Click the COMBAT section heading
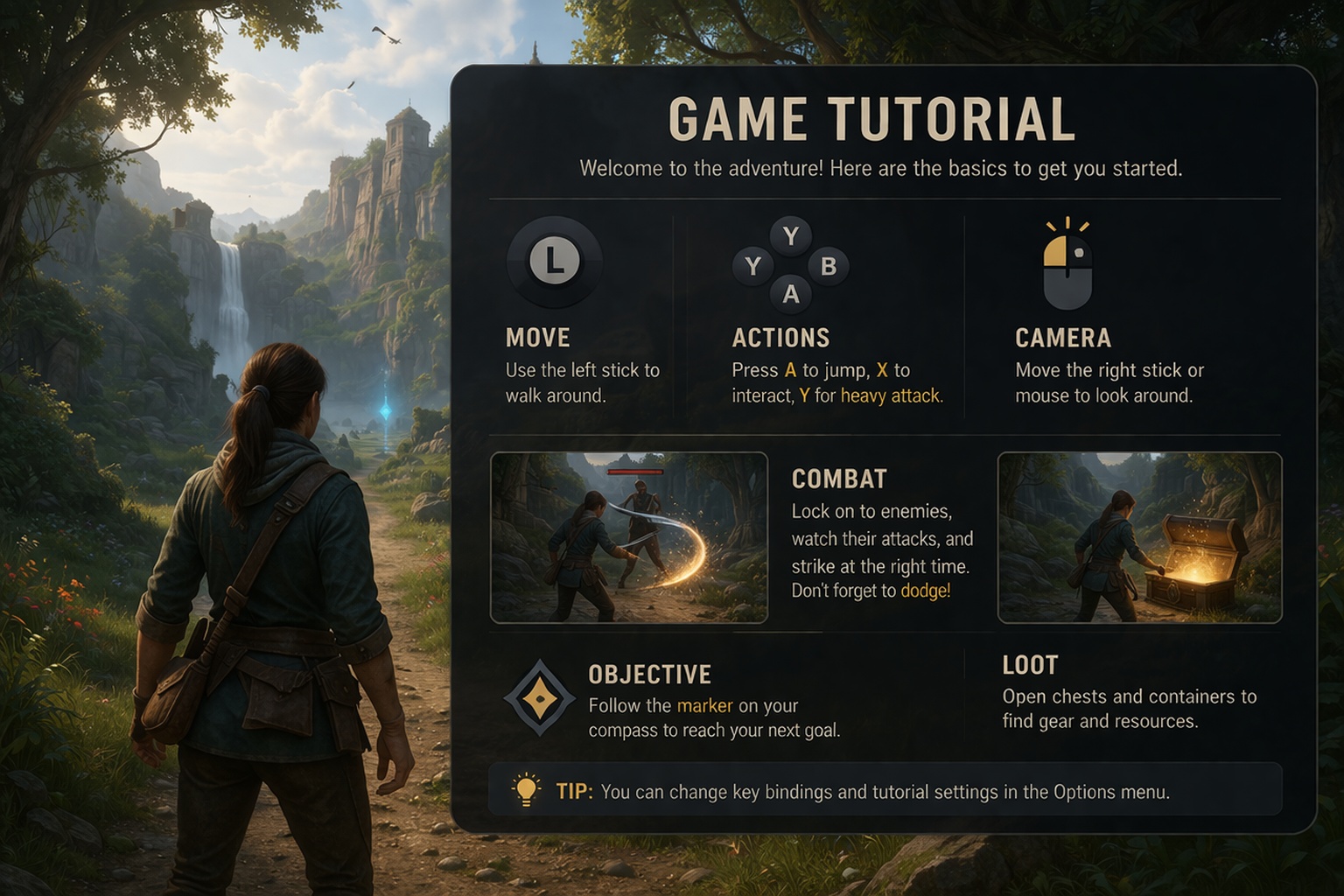1344x896 pixels. click(838, 479)
